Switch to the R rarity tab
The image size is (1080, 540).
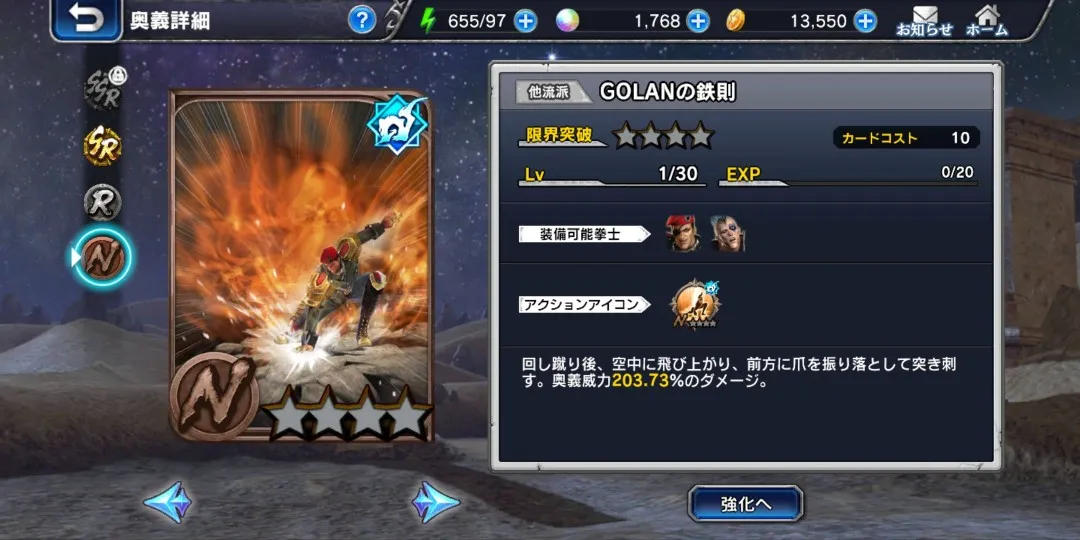point(103,201)
